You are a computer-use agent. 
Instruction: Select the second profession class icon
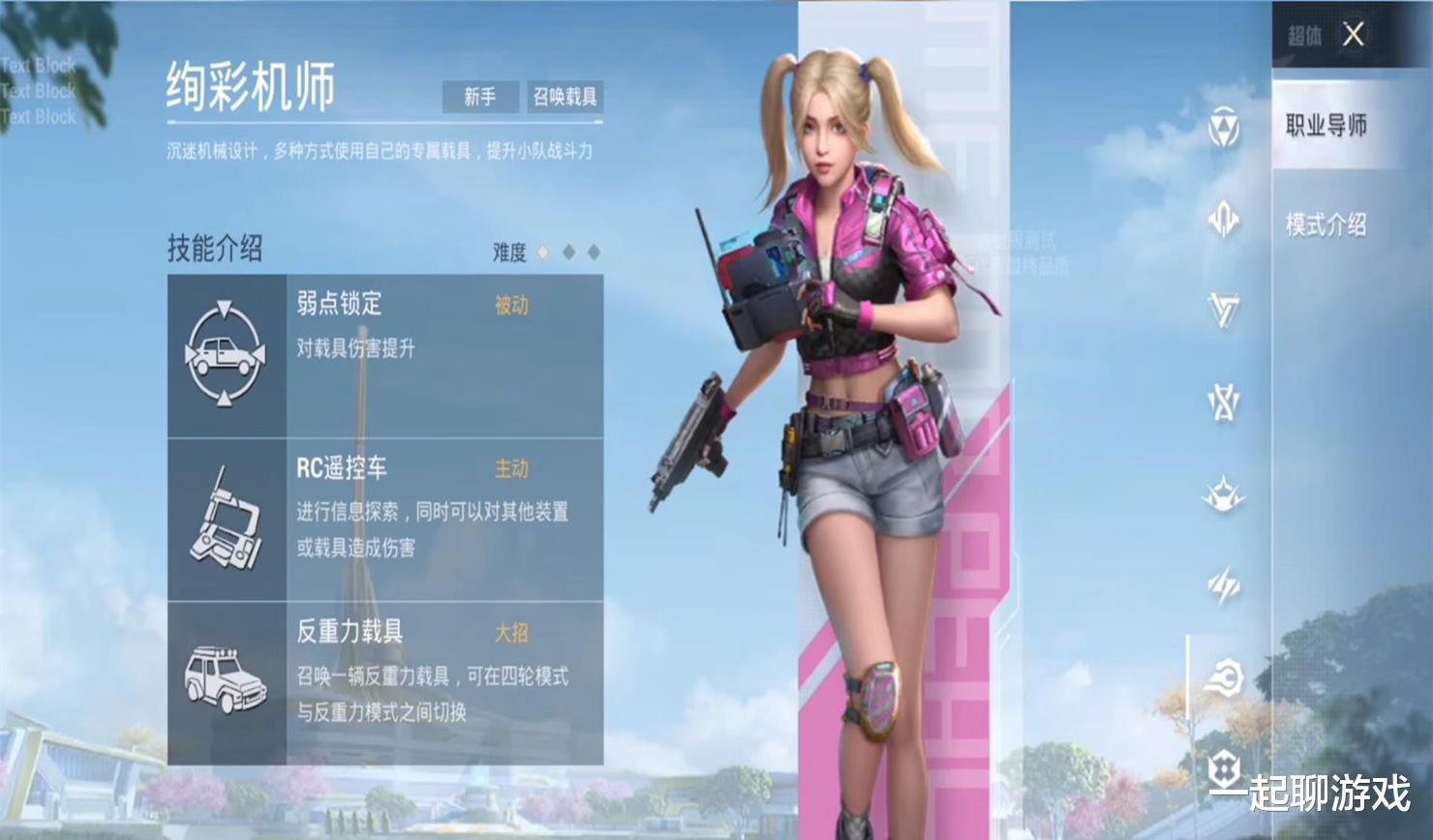[x=1222, y=221]
